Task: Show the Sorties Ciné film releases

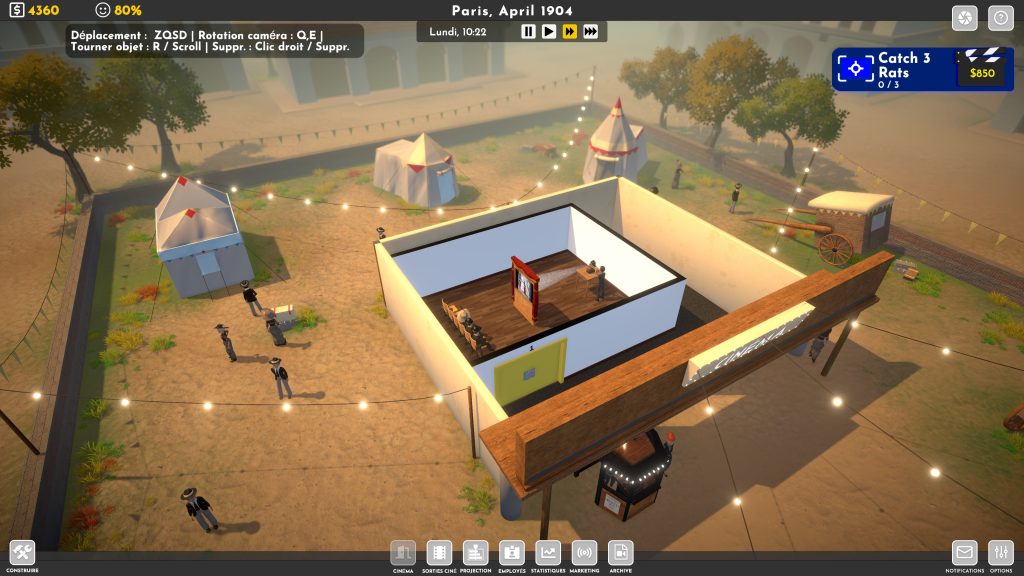Action: point(439,552)
